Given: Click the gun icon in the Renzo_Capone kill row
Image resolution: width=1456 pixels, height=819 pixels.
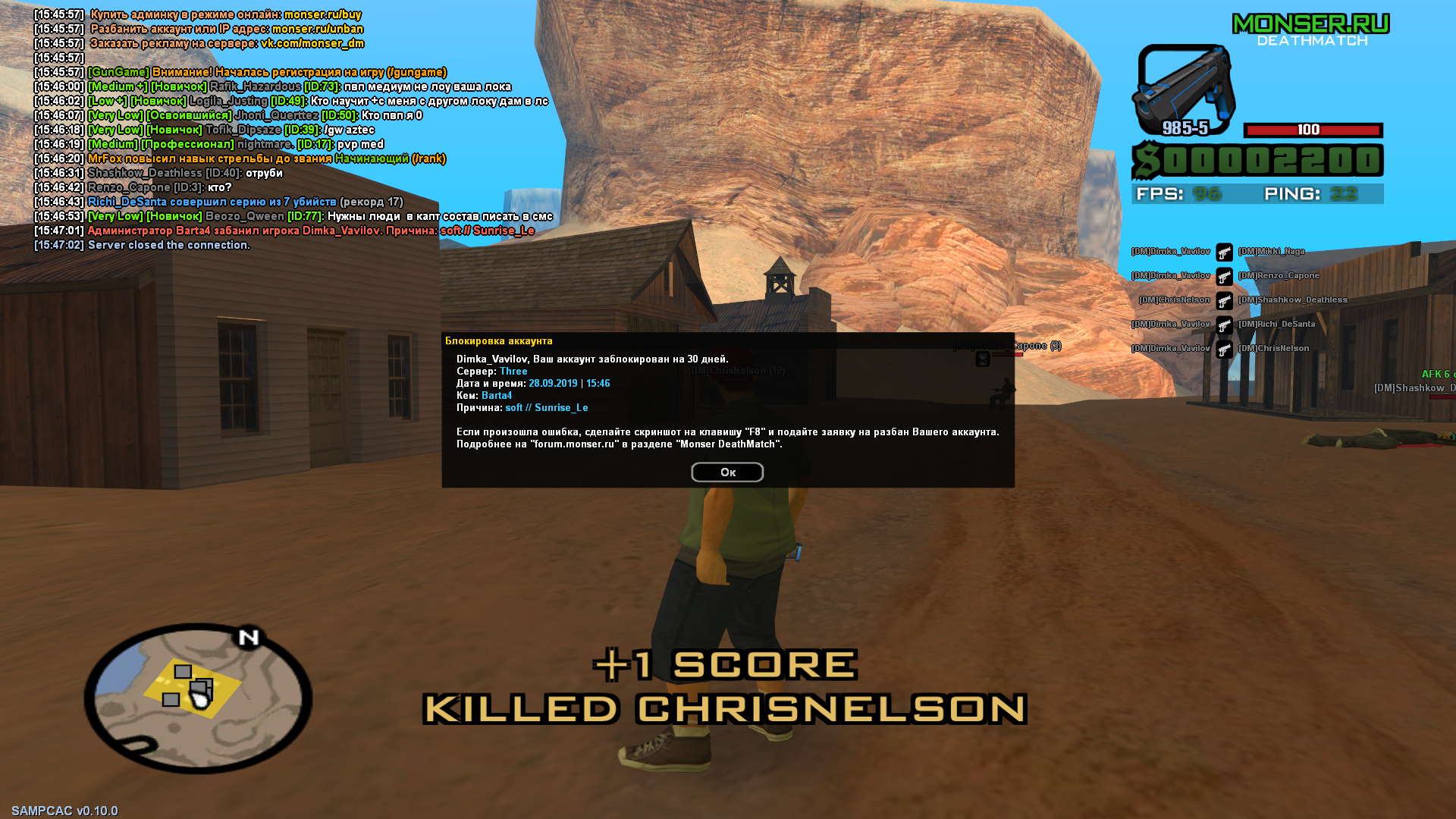Looking at the screenshot, I should (1224, 276).
